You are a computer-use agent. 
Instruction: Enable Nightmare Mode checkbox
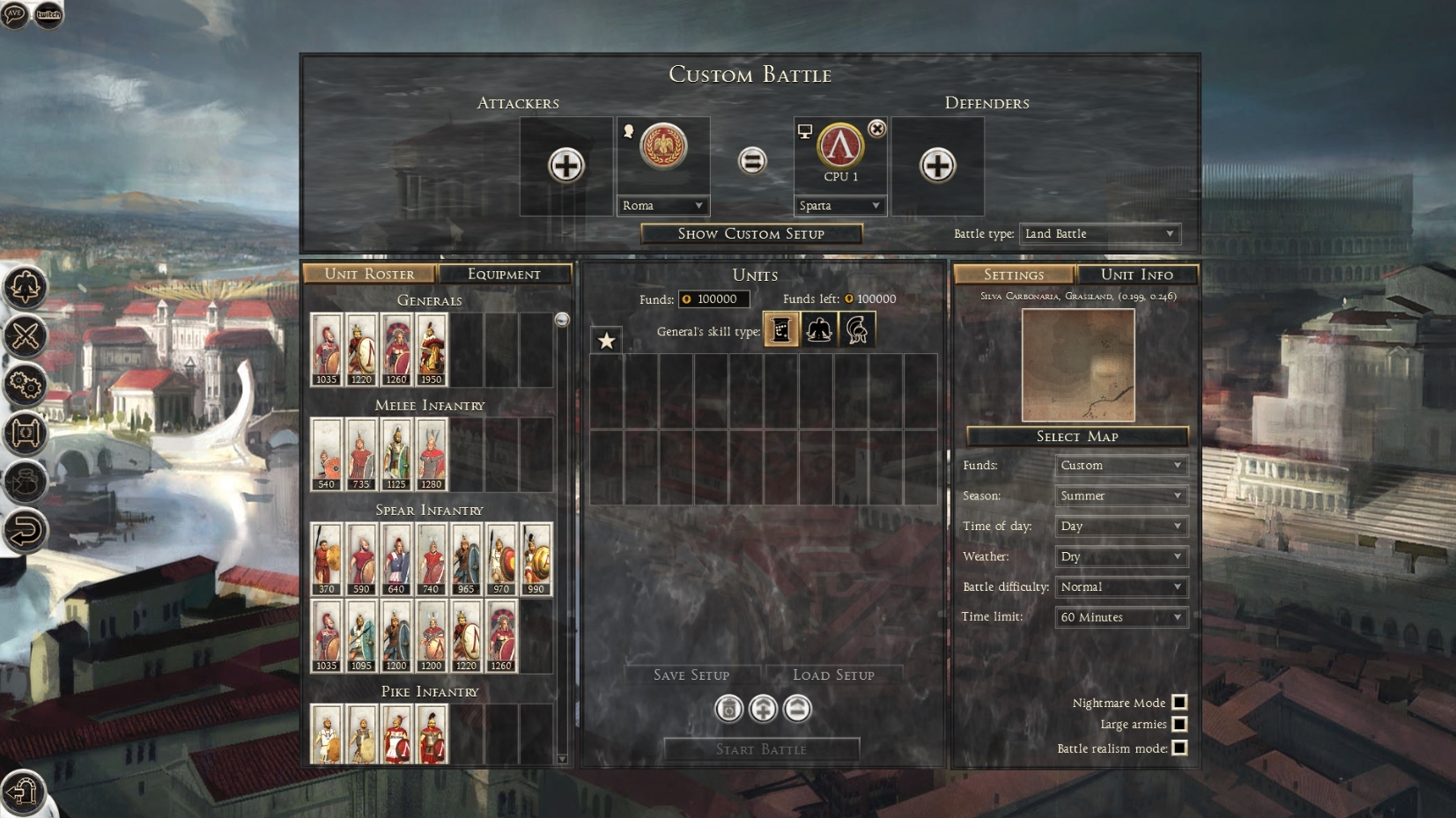(1179, 702)
